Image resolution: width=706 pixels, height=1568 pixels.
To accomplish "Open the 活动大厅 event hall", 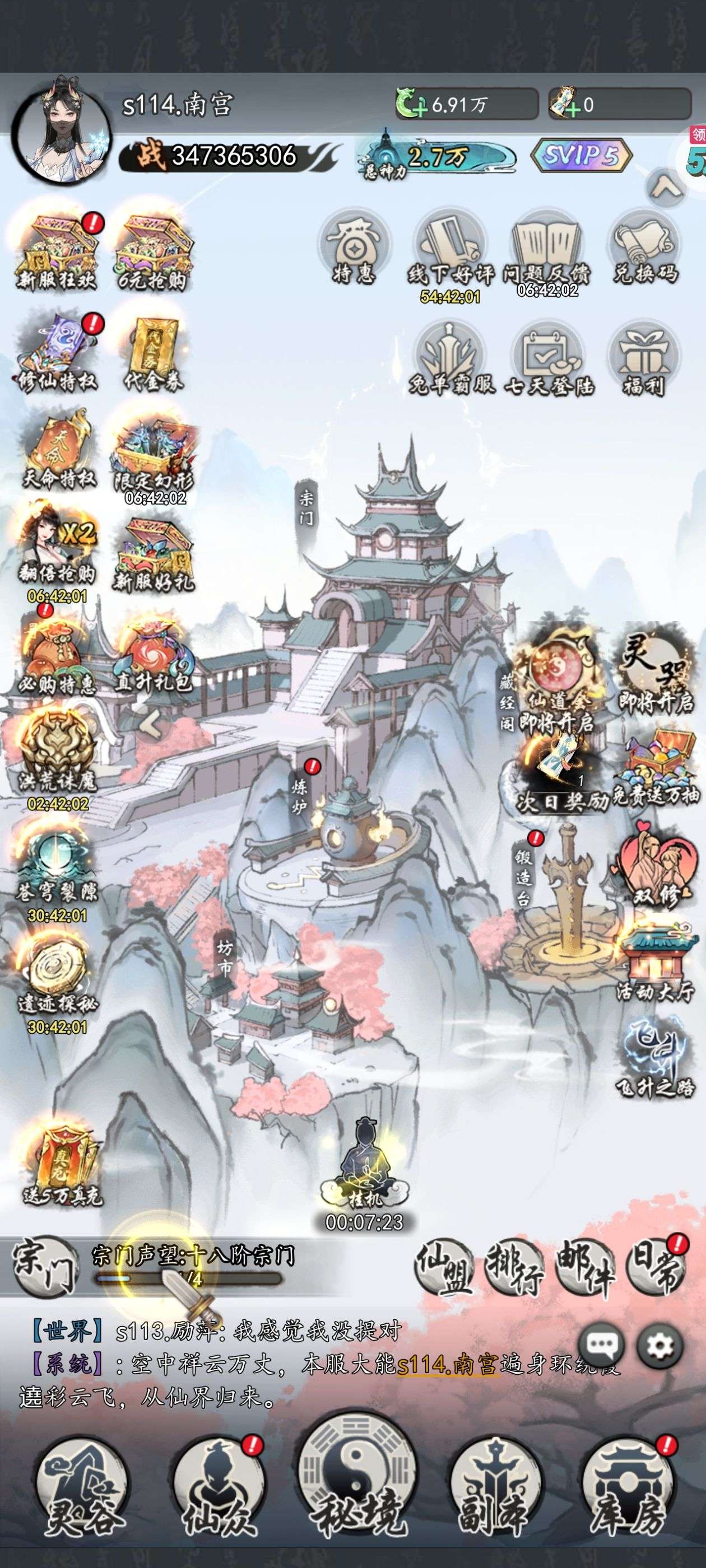I will (x=656, y=964).
